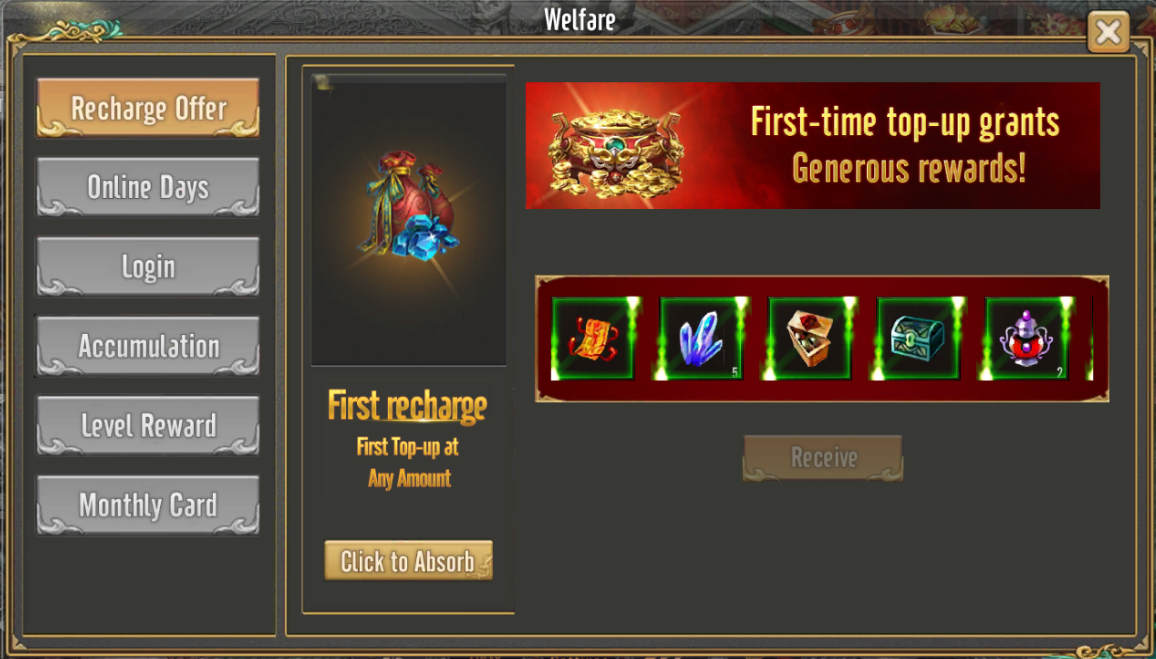Close the Welfare window
The width and height of the screenshot is (1156, 659).
point(1108,33)
